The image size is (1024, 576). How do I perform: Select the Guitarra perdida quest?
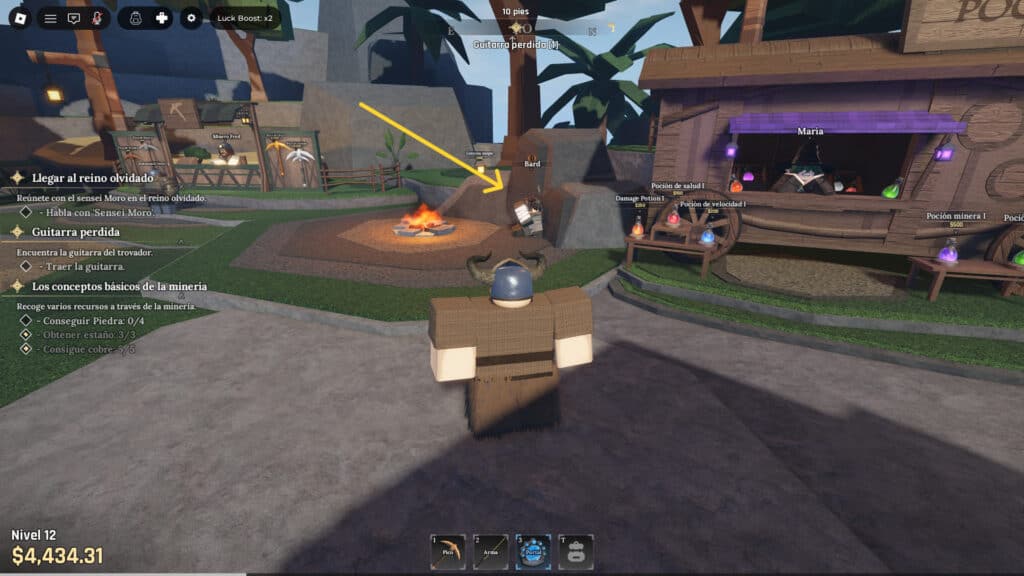coord(76,232)
